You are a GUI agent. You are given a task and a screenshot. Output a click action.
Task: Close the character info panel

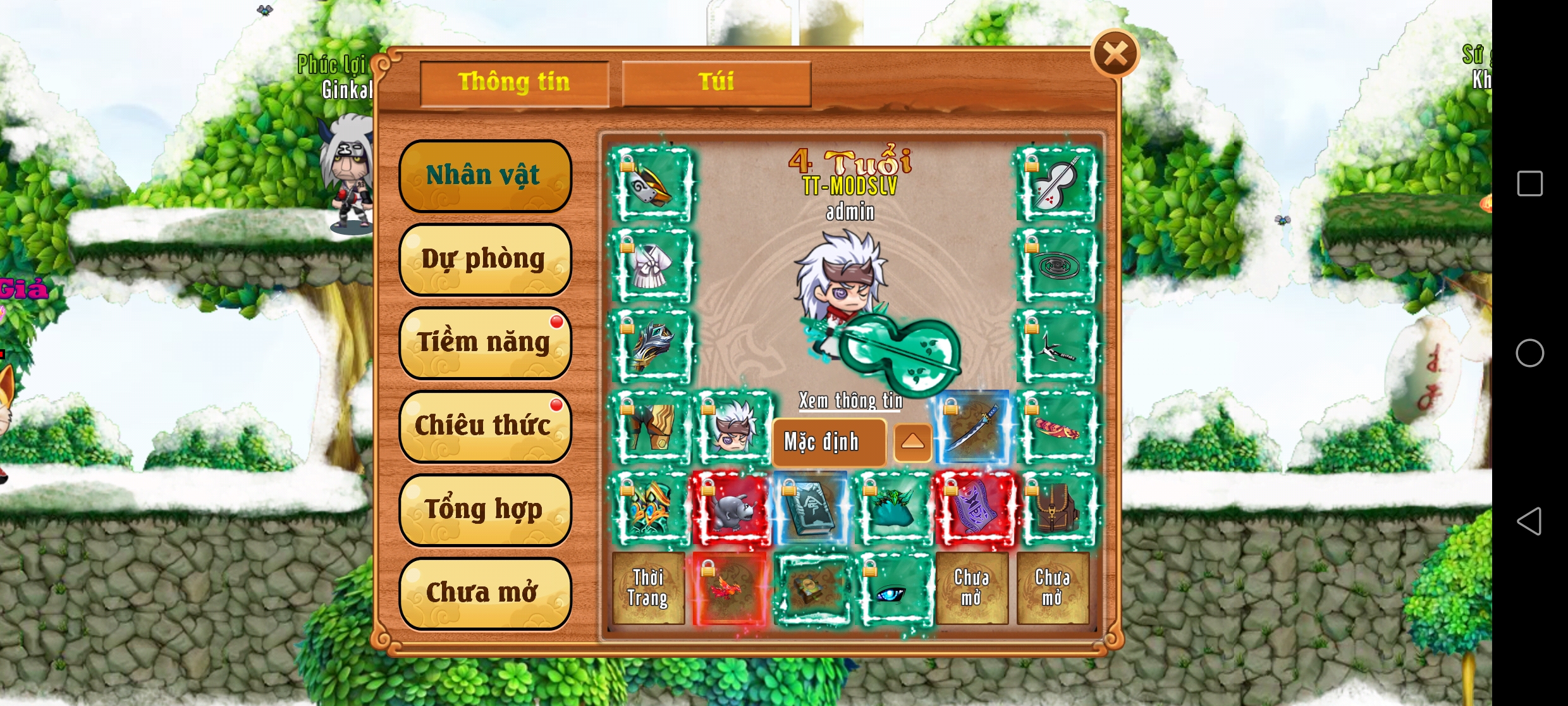(x=1115, y=54)
